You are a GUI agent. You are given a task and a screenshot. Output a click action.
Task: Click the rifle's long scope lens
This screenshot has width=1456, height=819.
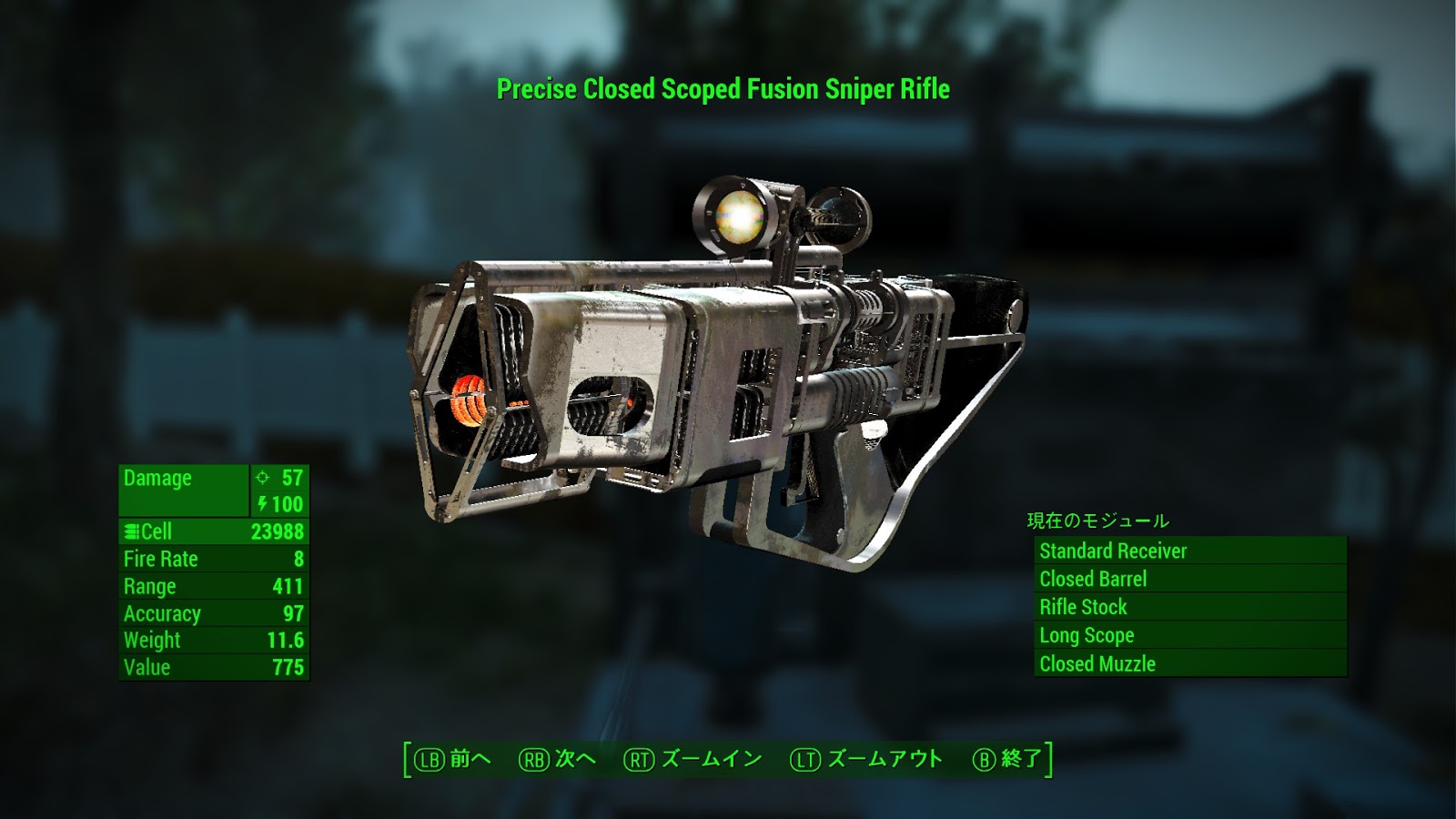pos(739,217)
